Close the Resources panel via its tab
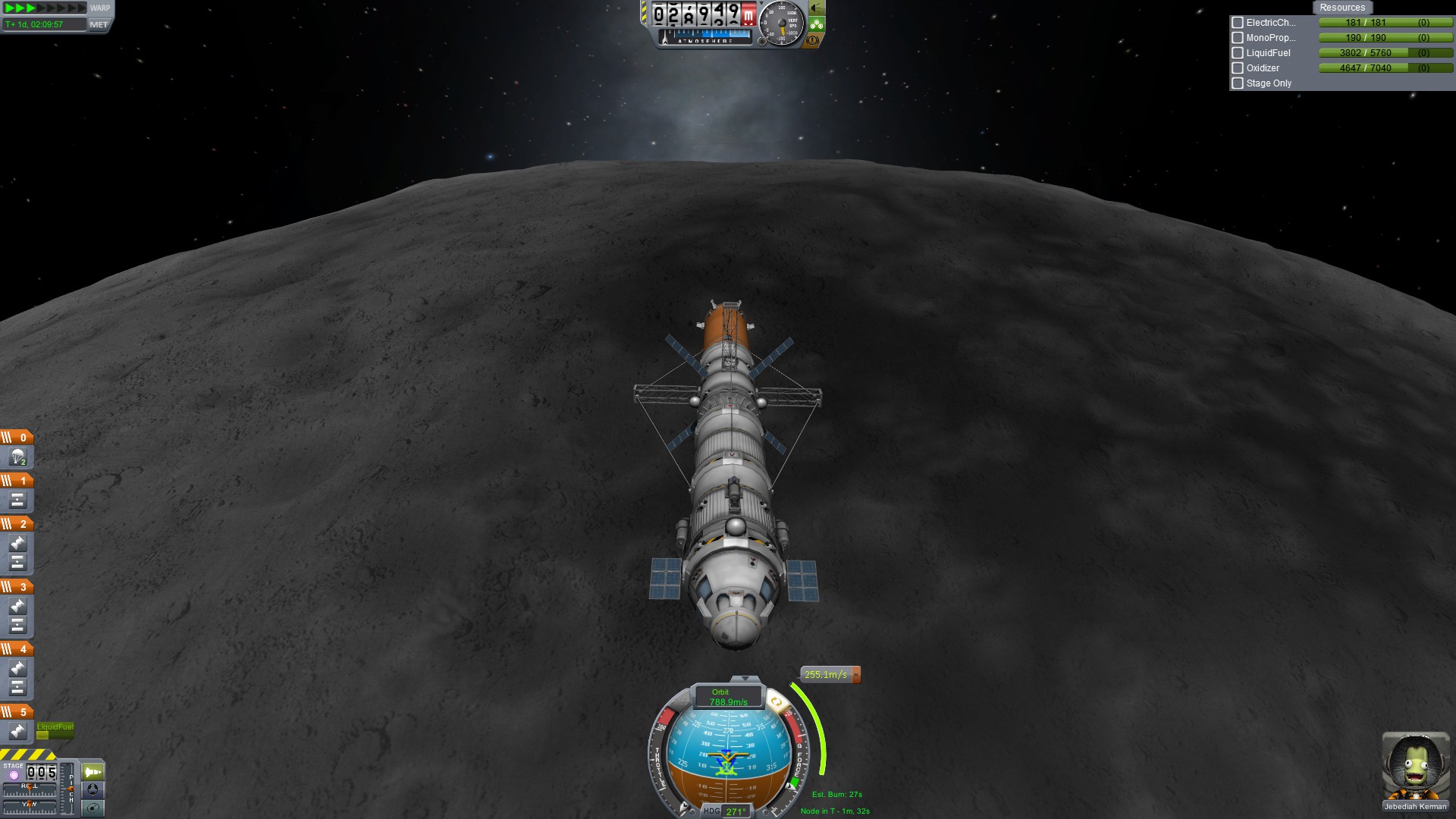Image resolution: width=1456 pixels, height=819 pixels. (x=1341, y=8)
